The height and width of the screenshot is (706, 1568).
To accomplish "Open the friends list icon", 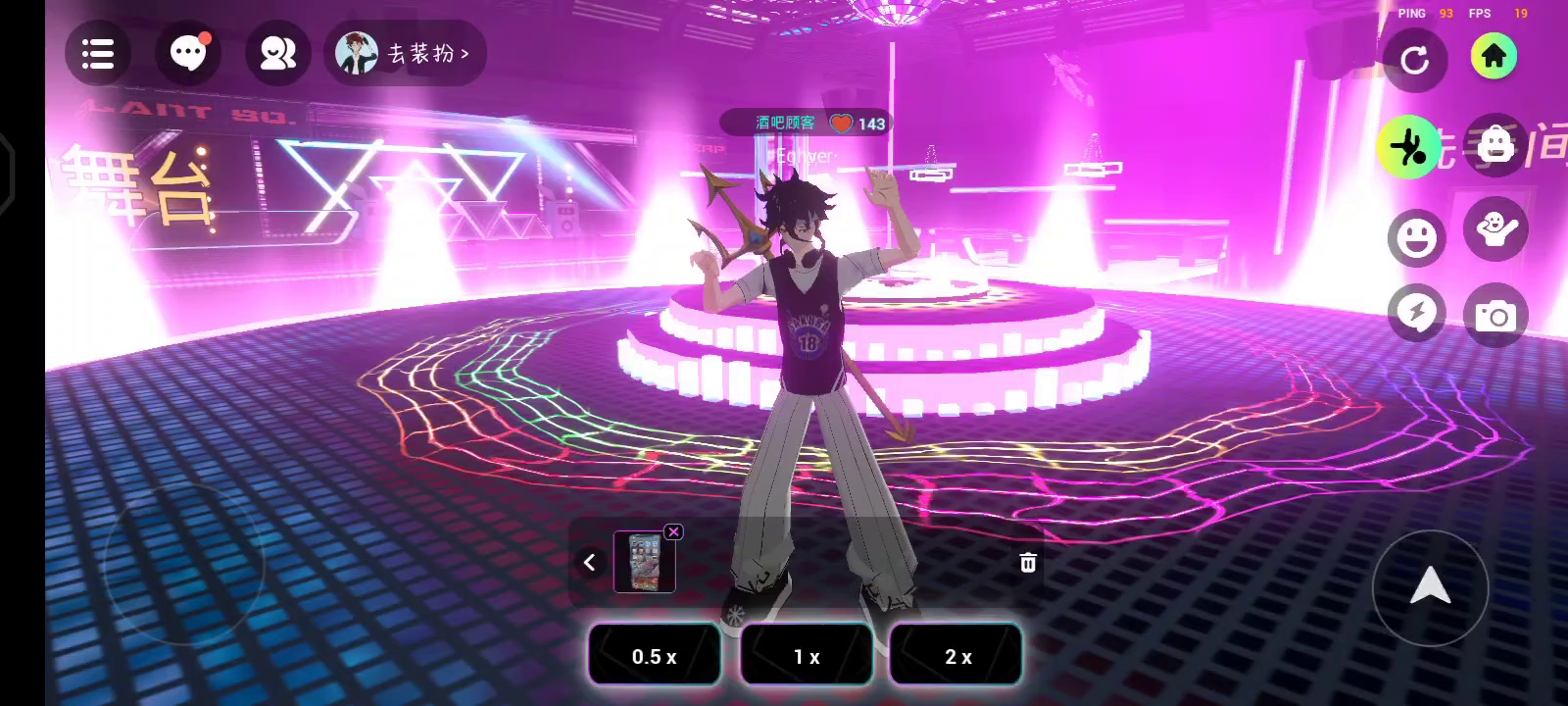I will [277, 54].
